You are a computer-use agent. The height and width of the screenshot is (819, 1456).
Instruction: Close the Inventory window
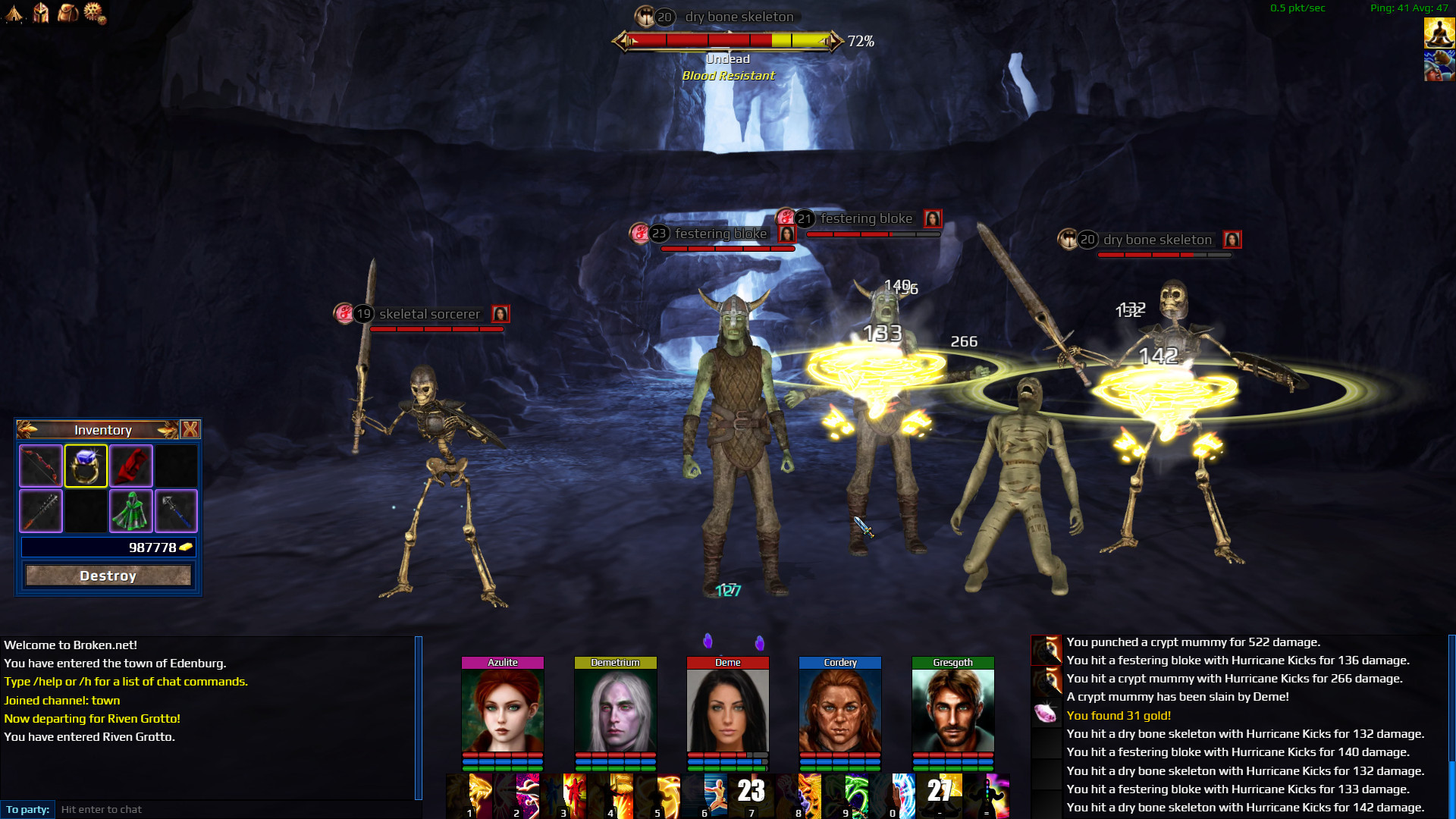point(190,430)
